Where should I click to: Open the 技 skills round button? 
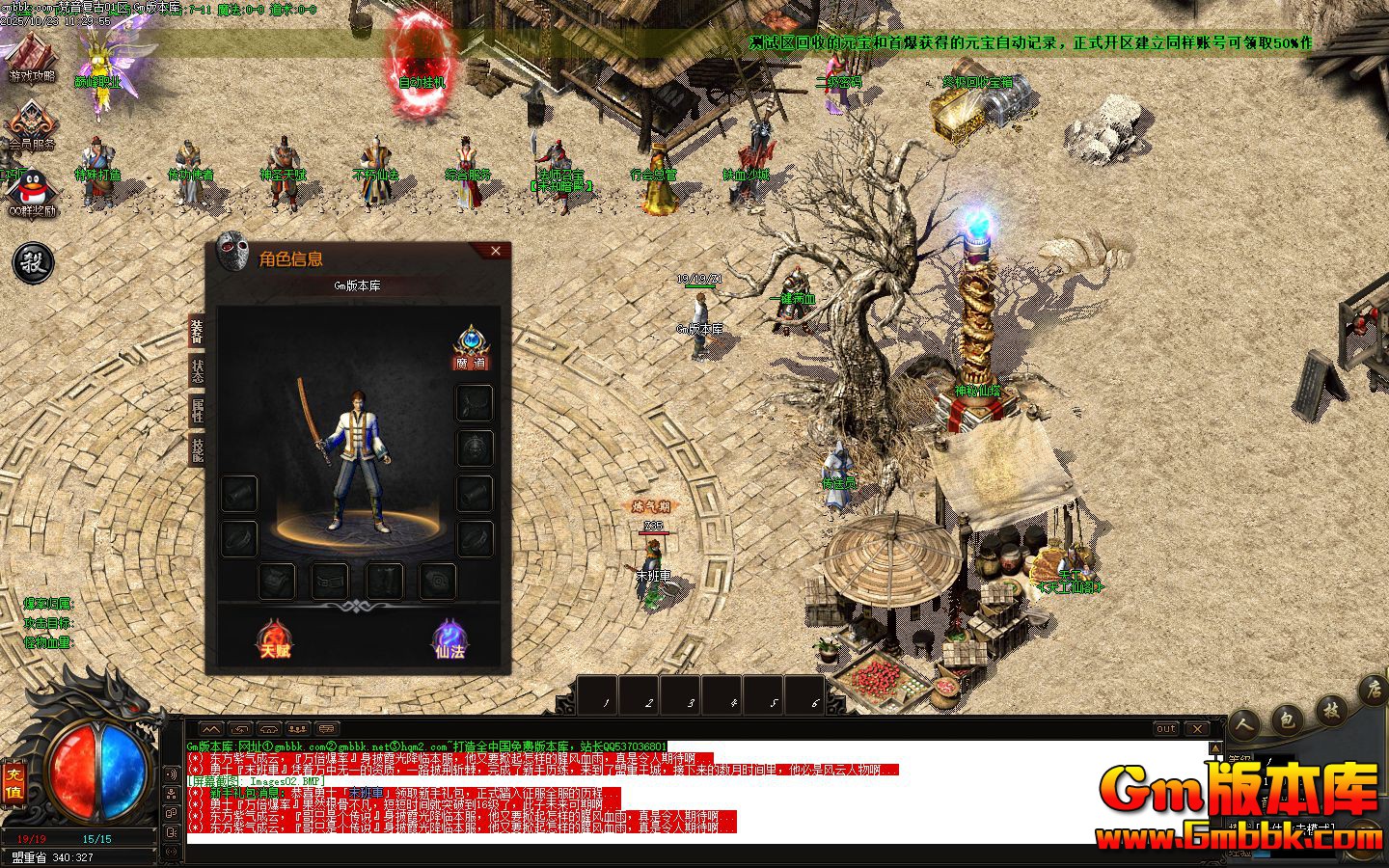click(x=1331, y=711)
